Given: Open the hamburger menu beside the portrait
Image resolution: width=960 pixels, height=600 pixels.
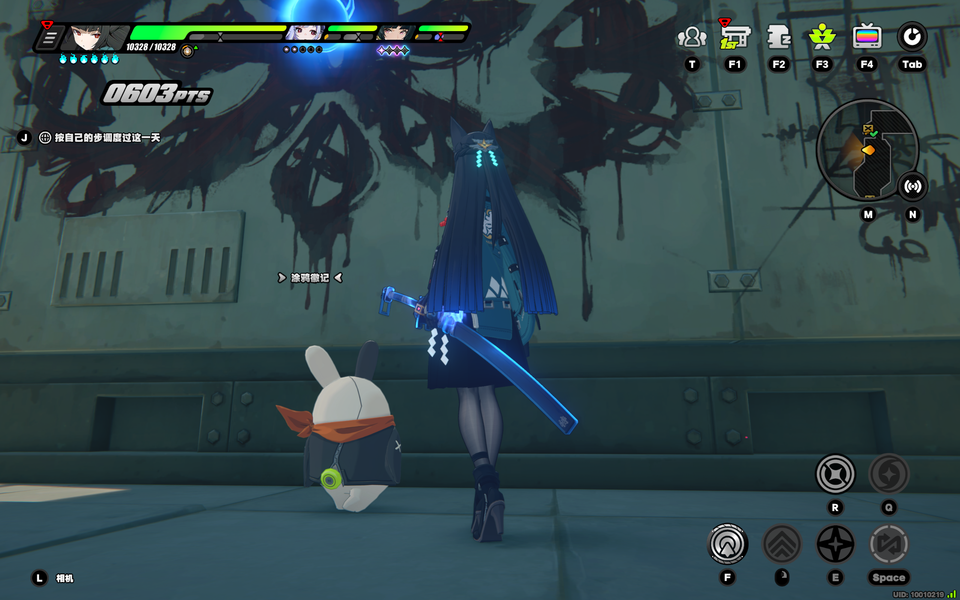Looking at the screenshot, I should pyautogui.click(x=48, y=39).
